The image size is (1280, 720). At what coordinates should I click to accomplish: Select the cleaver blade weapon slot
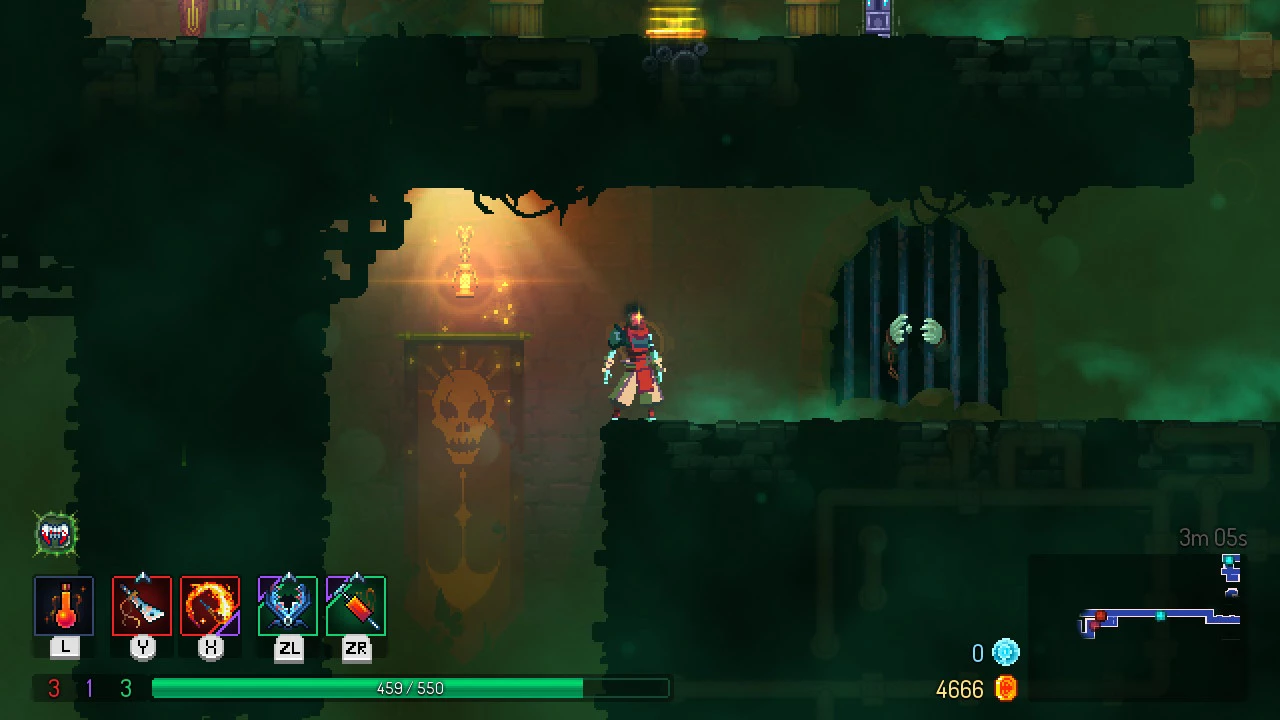click(142, 606)
